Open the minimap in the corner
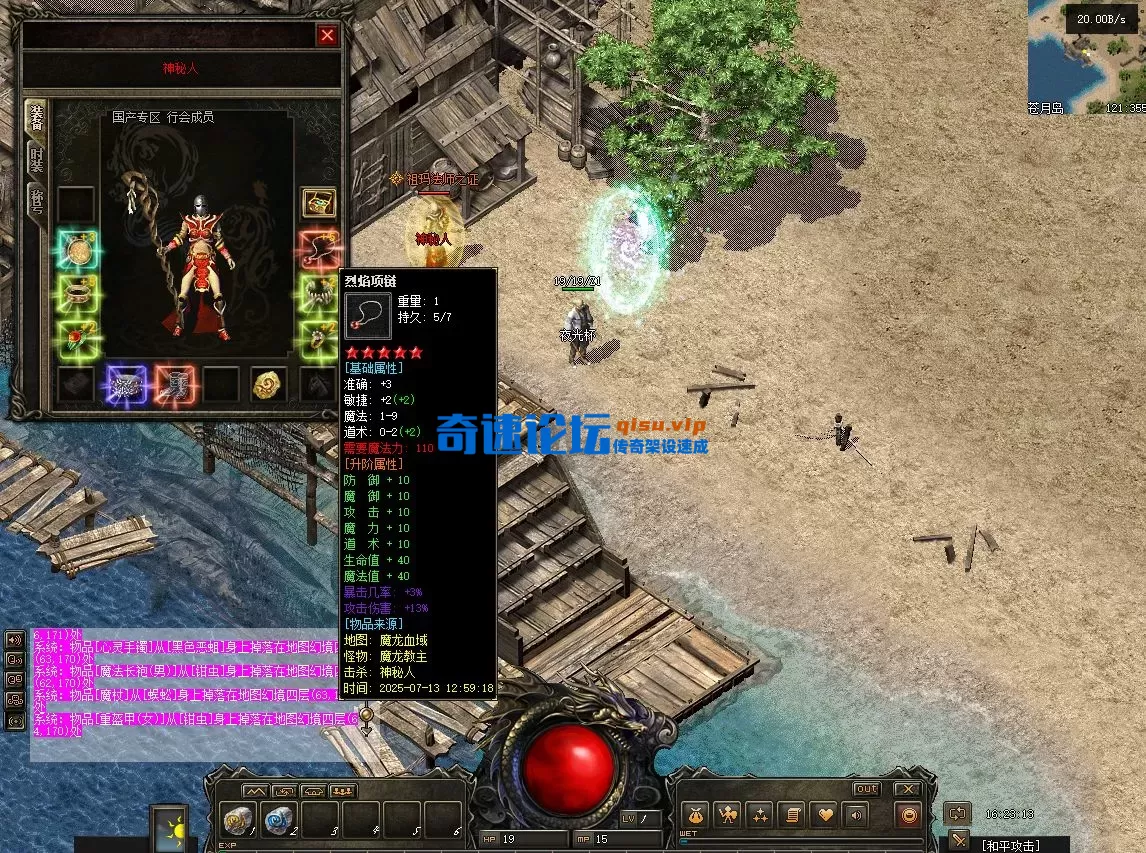The width and height of the screenshot is (1146, 853). pyautogui.click(x=1086, y=57)
